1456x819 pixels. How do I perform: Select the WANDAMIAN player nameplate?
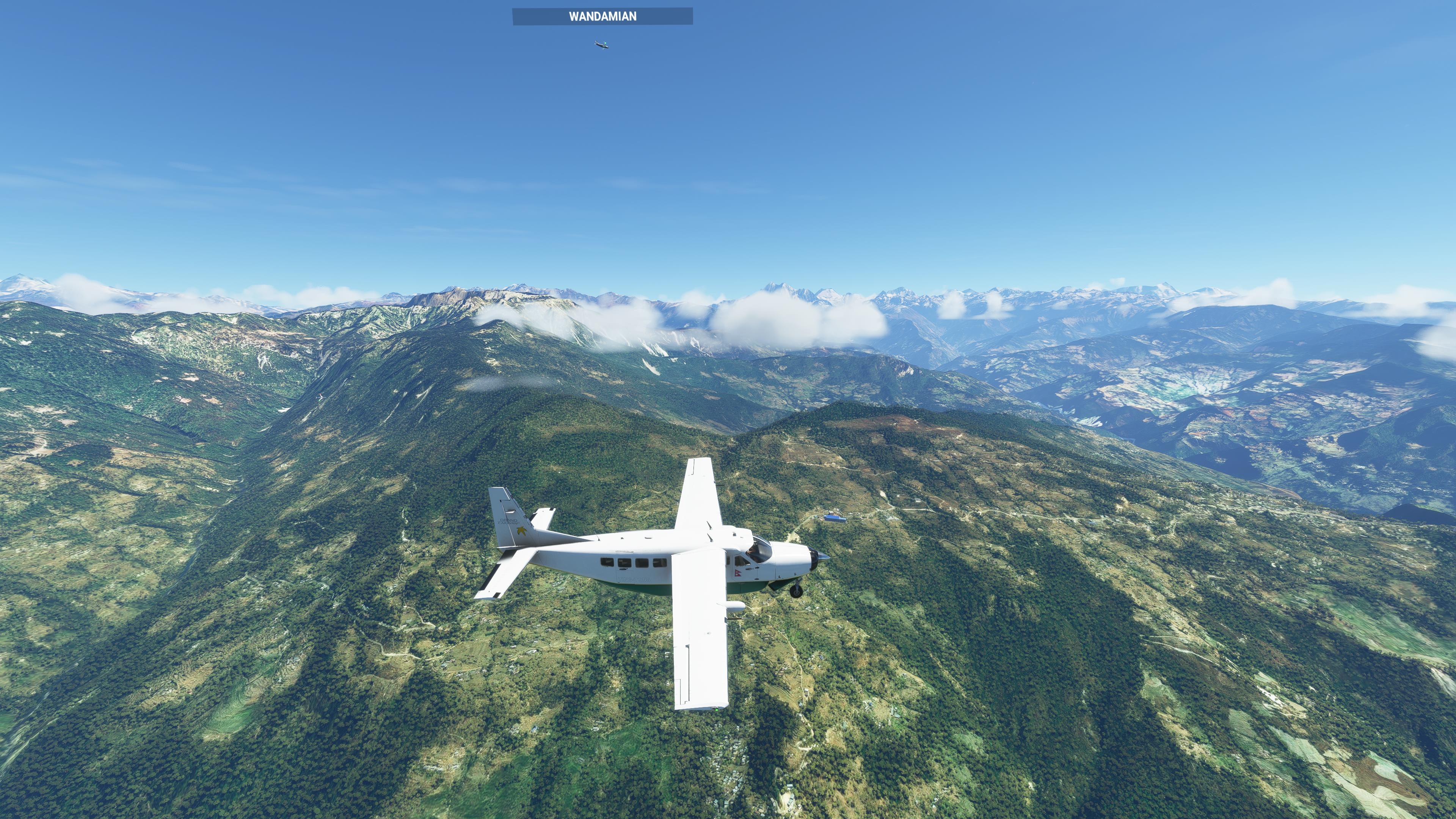point(602,16)
